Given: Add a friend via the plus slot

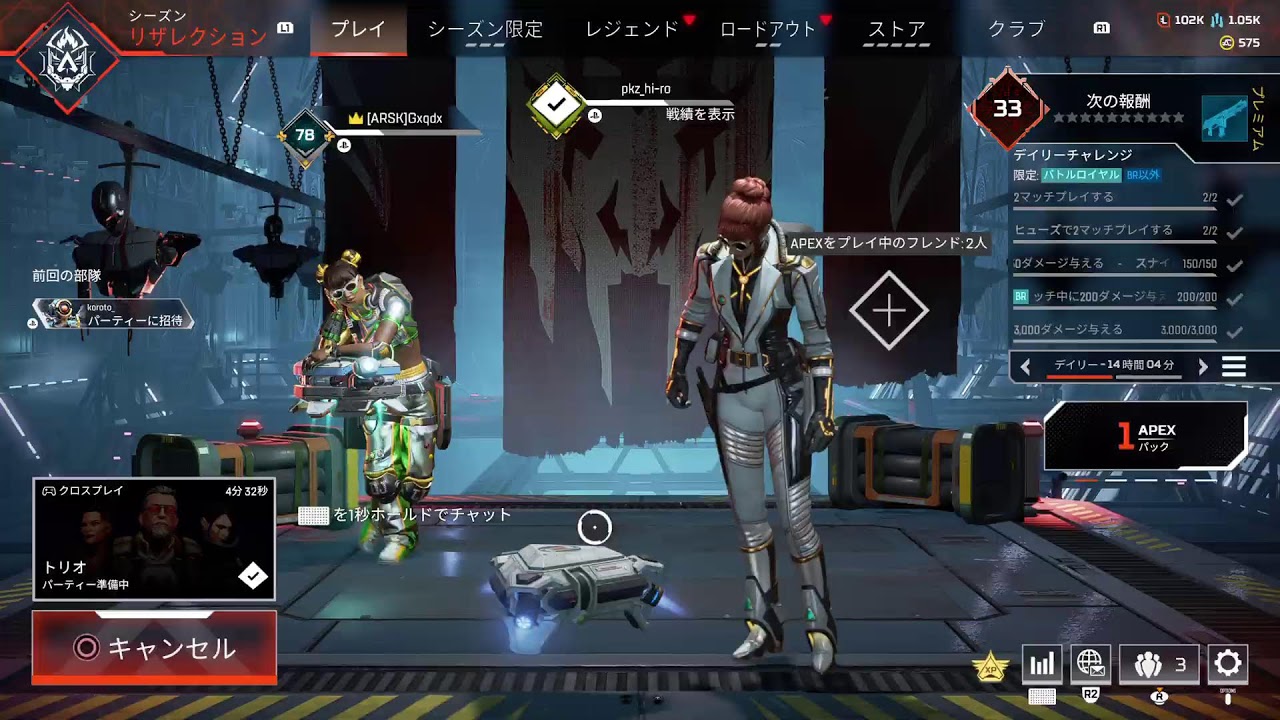Looking at the screenshot, I should (889, 311).
